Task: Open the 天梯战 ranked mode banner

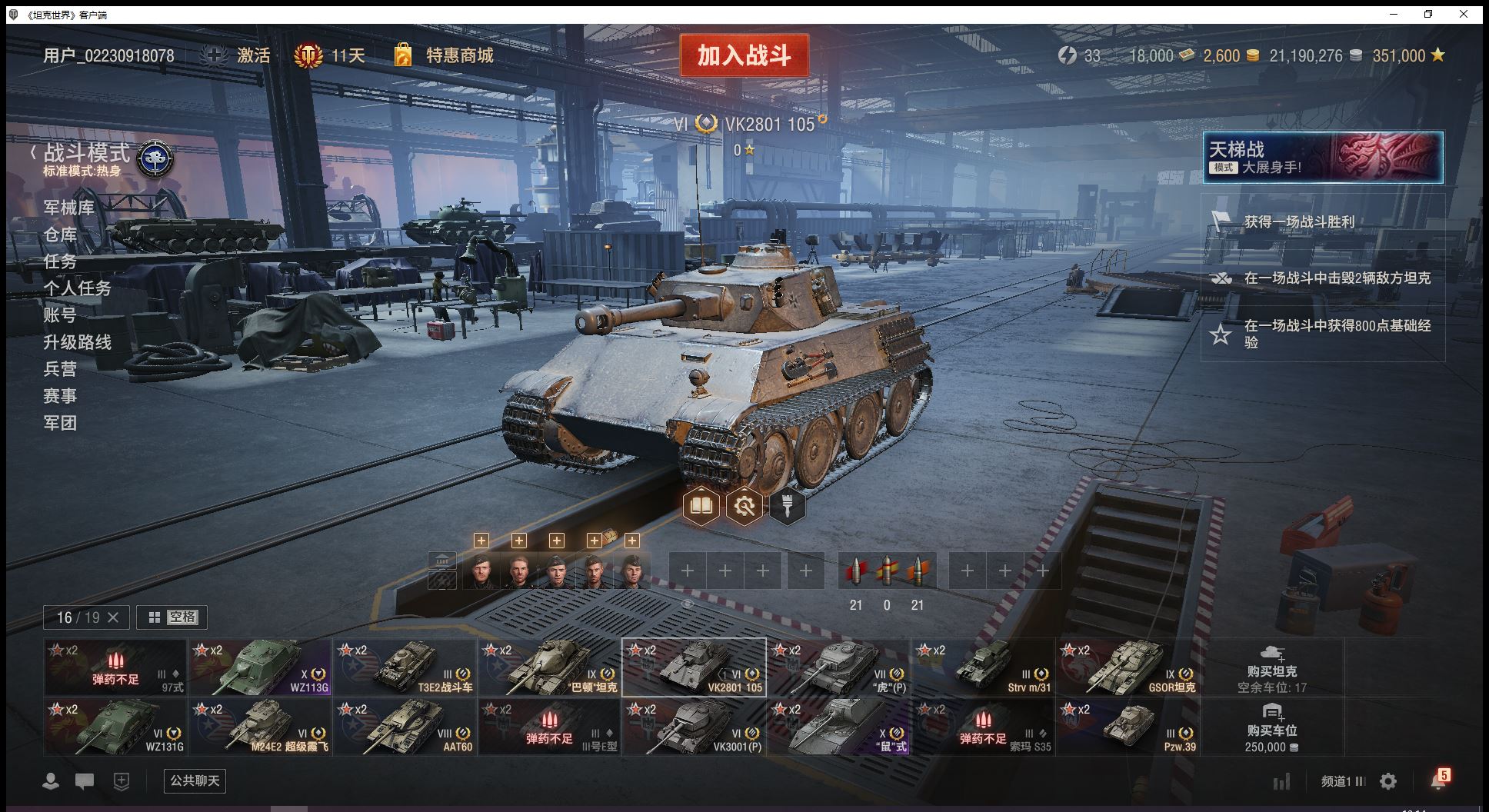Action: 1322,158
